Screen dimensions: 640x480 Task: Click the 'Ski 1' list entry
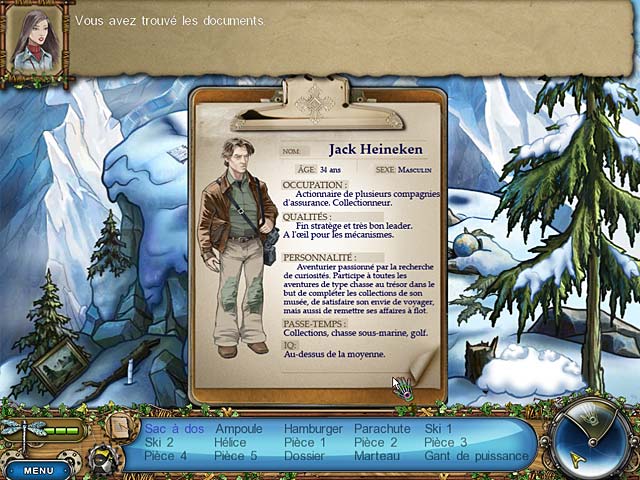[438, 429]
